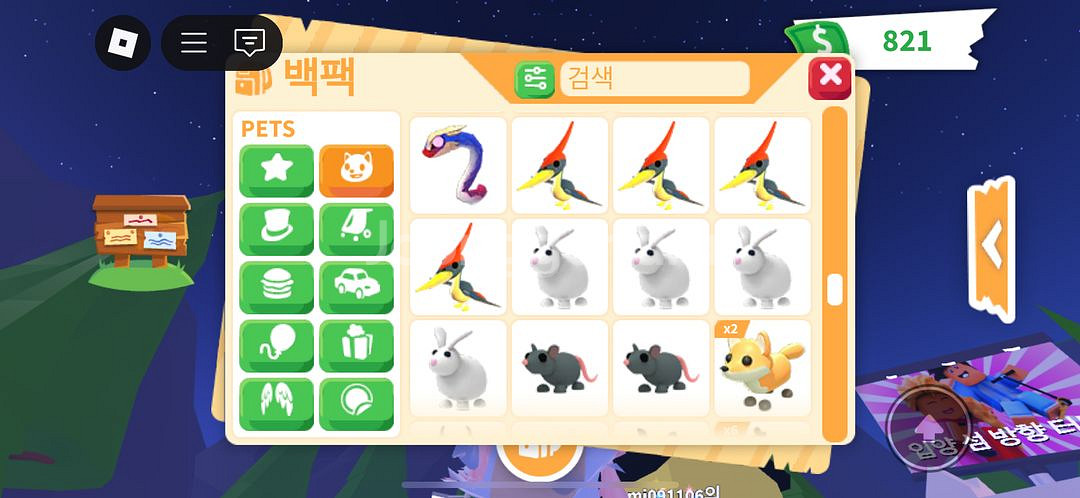Choose the burger food category
The width and height of the screenshot is (1080, 498).
pos(276,288)
